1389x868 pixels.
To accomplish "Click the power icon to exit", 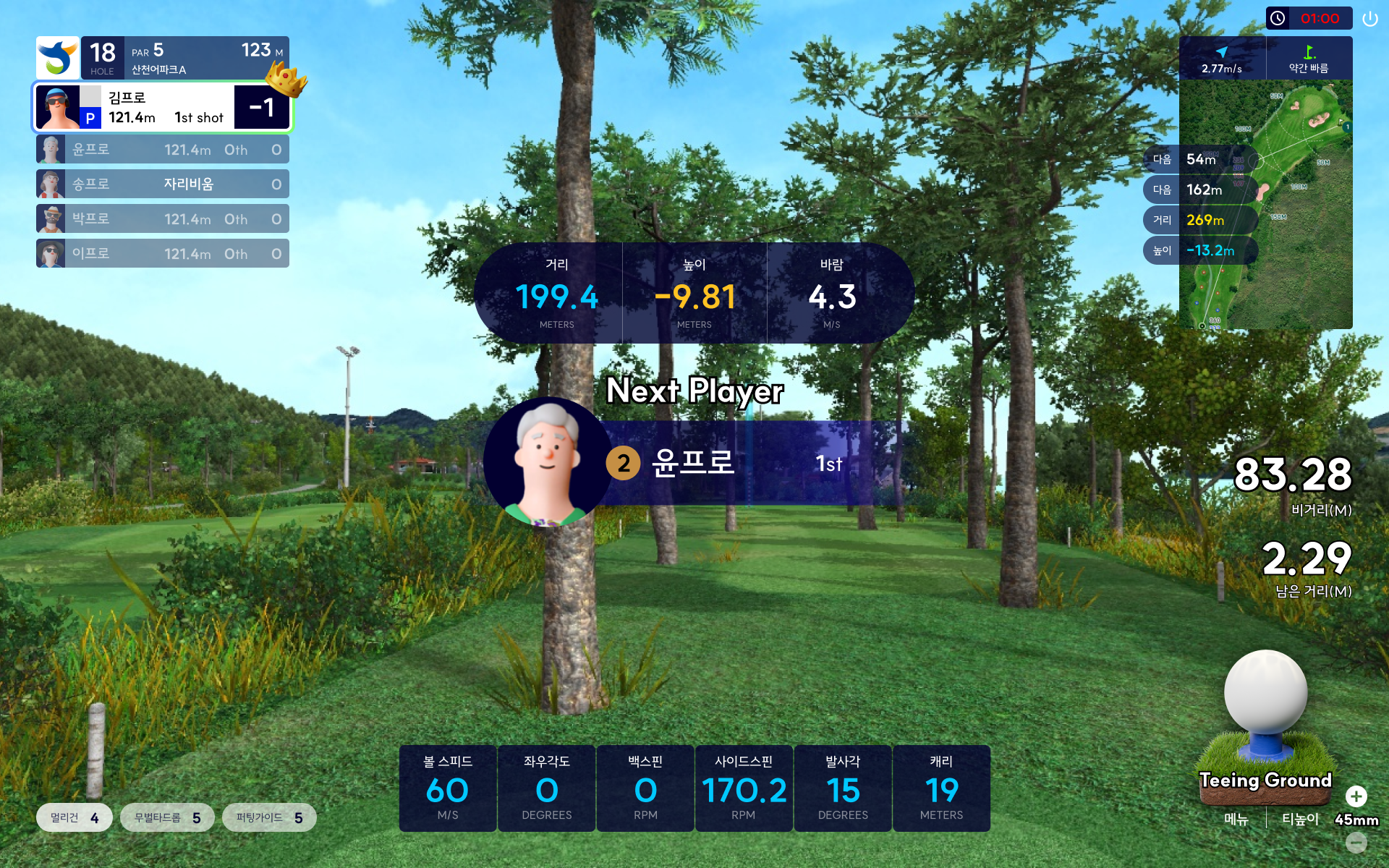I will 1369,19.
